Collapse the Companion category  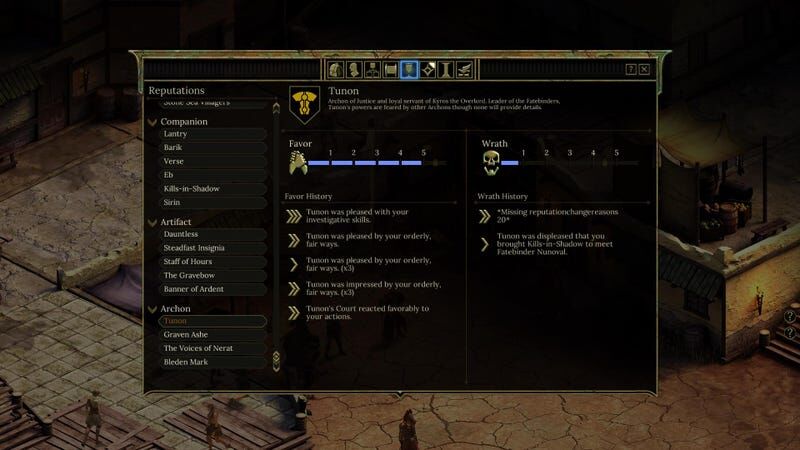tap(152, 122)
